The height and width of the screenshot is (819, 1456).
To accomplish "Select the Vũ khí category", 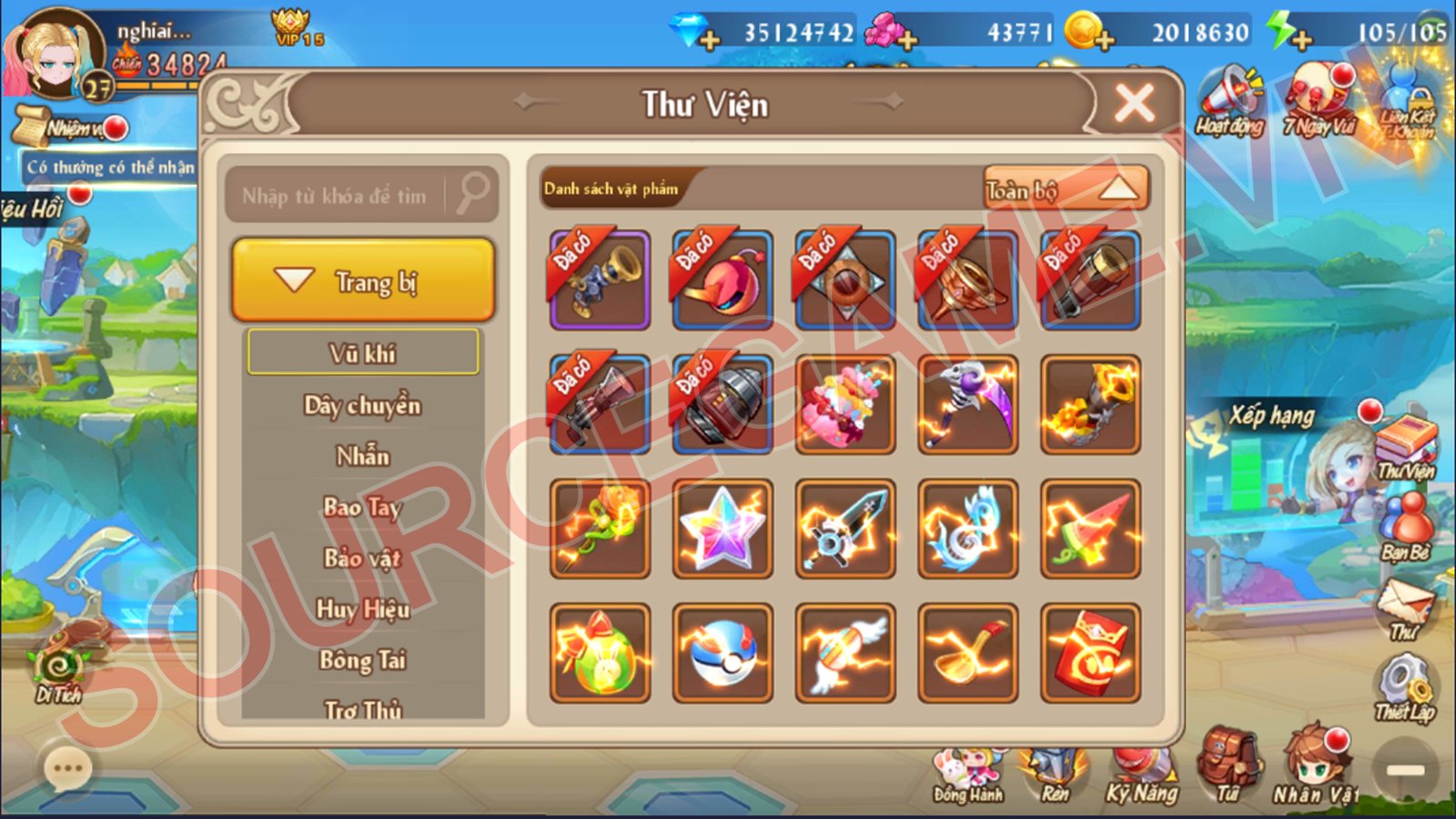I will (363, 352).
